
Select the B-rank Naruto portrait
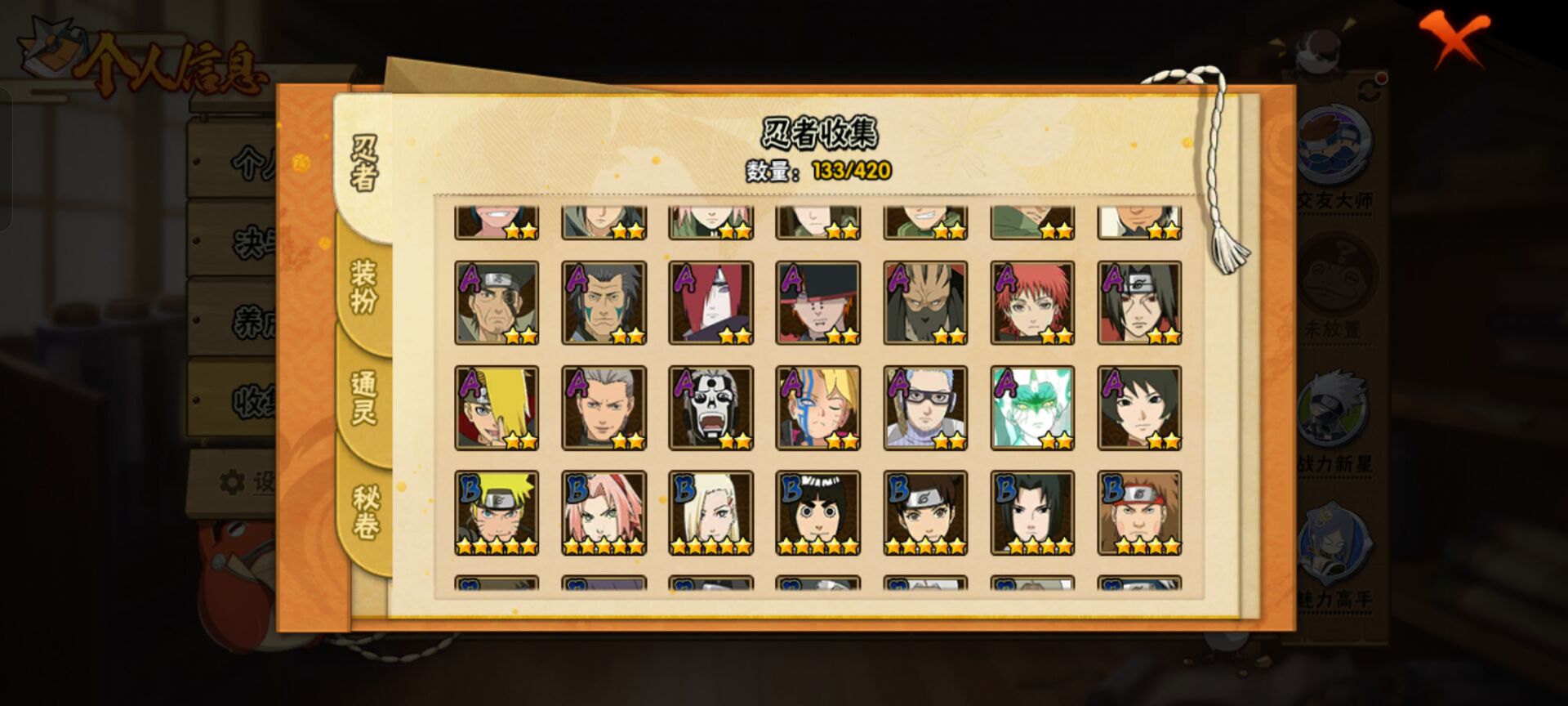point(496,511)
